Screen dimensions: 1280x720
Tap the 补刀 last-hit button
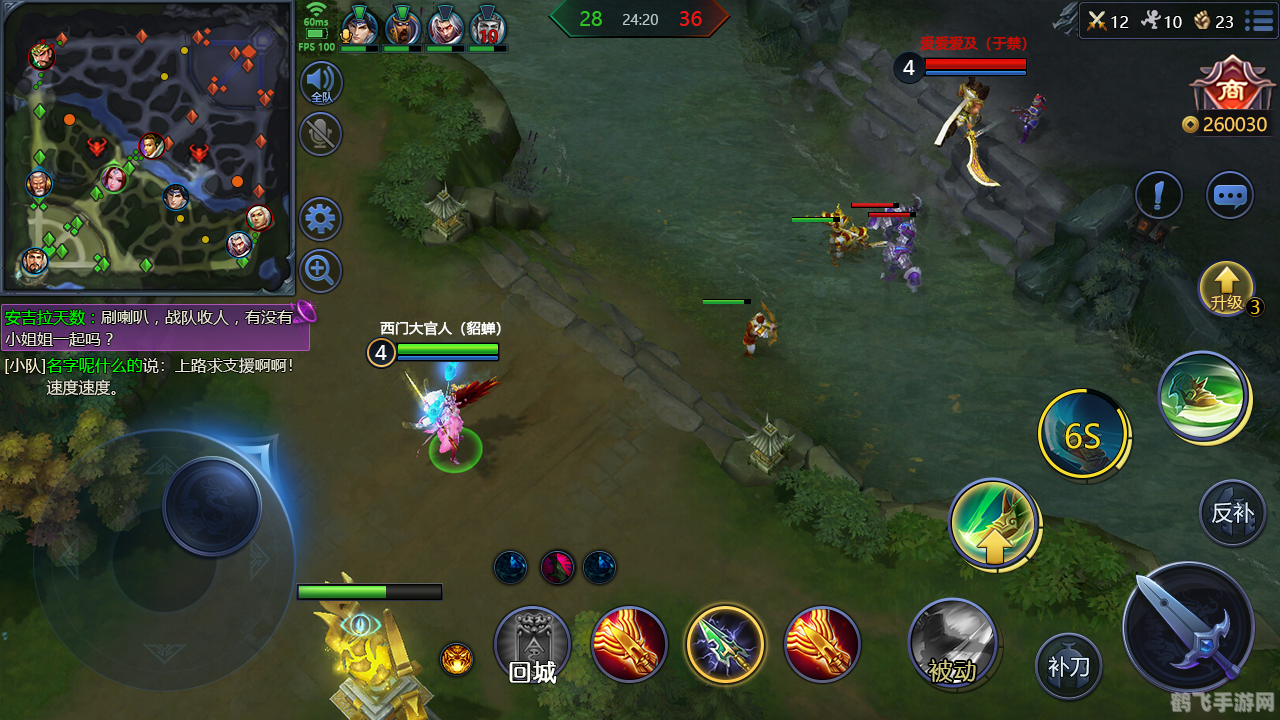(x=1068, y=665)
